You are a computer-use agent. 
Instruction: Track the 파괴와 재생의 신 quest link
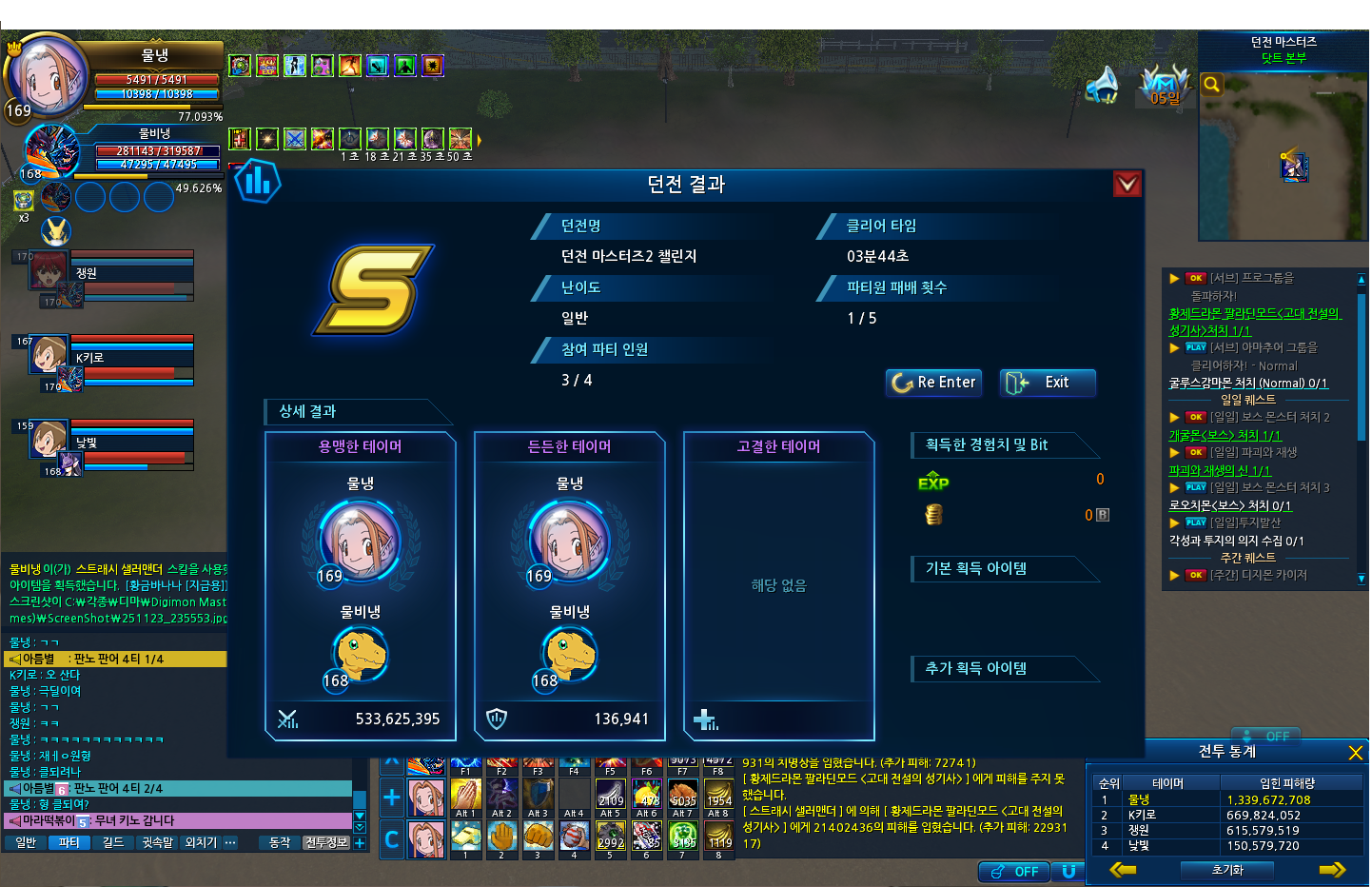[1219, 470]
